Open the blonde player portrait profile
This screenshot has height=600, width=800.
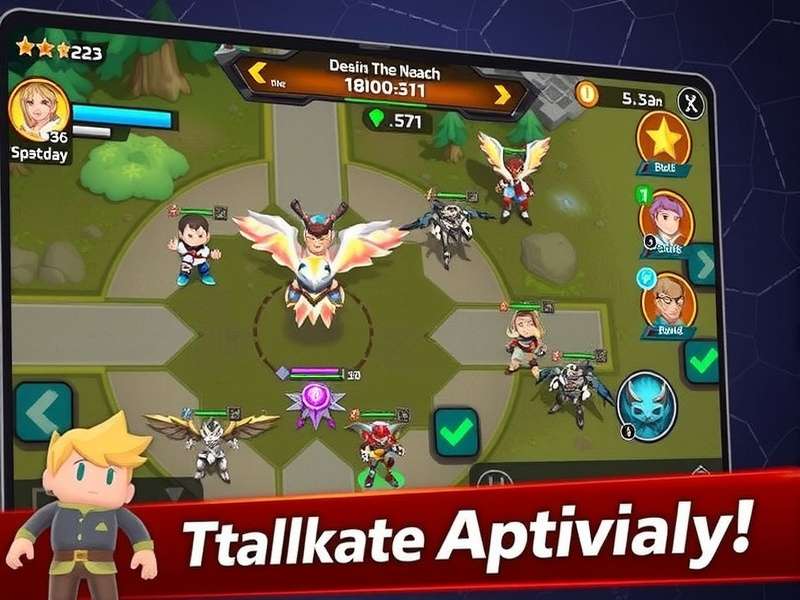39,108
